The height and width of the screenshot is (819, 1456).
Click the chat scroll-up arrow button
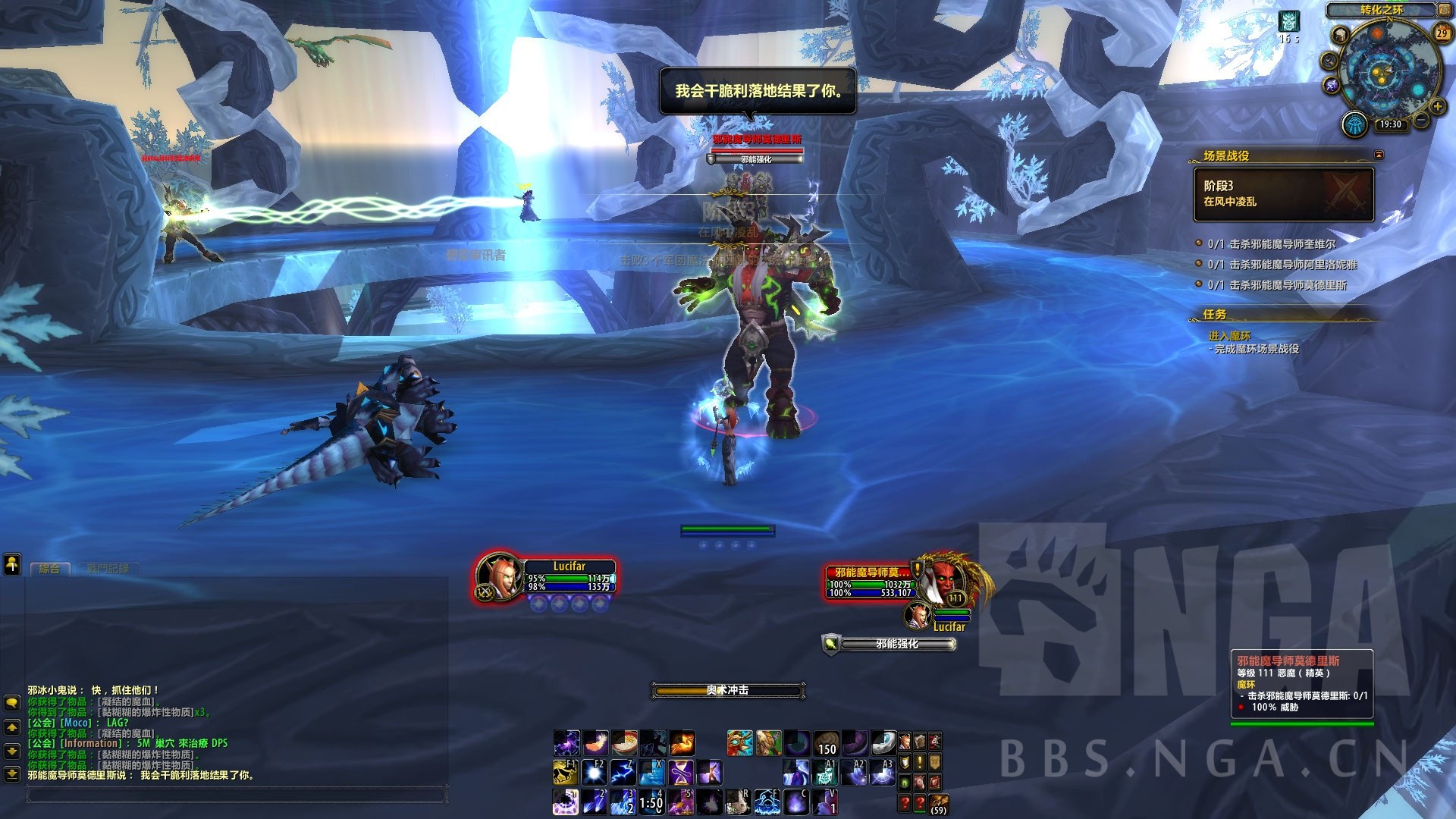tap(12, 727)
